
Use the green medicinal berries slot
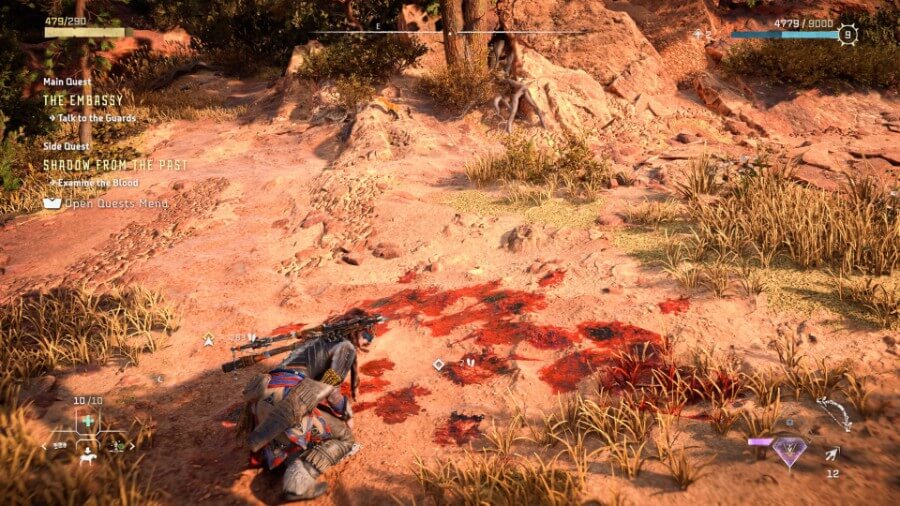click(88, 421)
